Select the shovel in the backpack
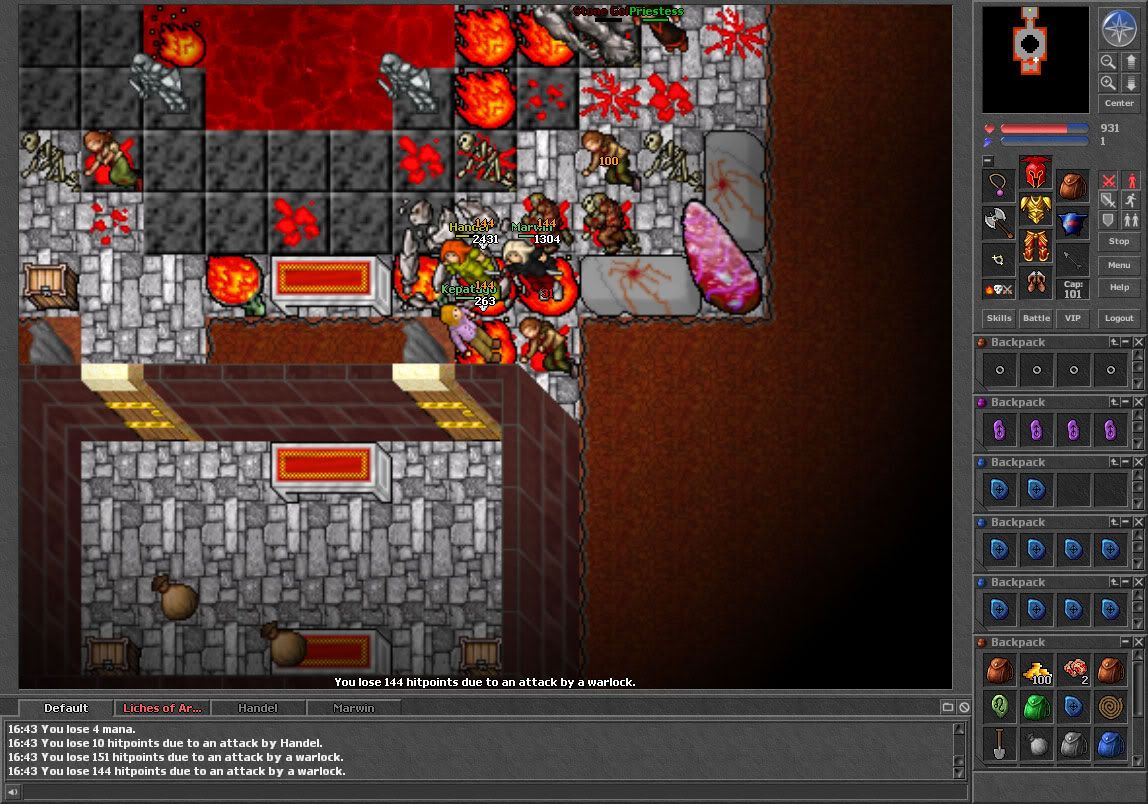The image size is (1148, 804). [x=999, y=743]
